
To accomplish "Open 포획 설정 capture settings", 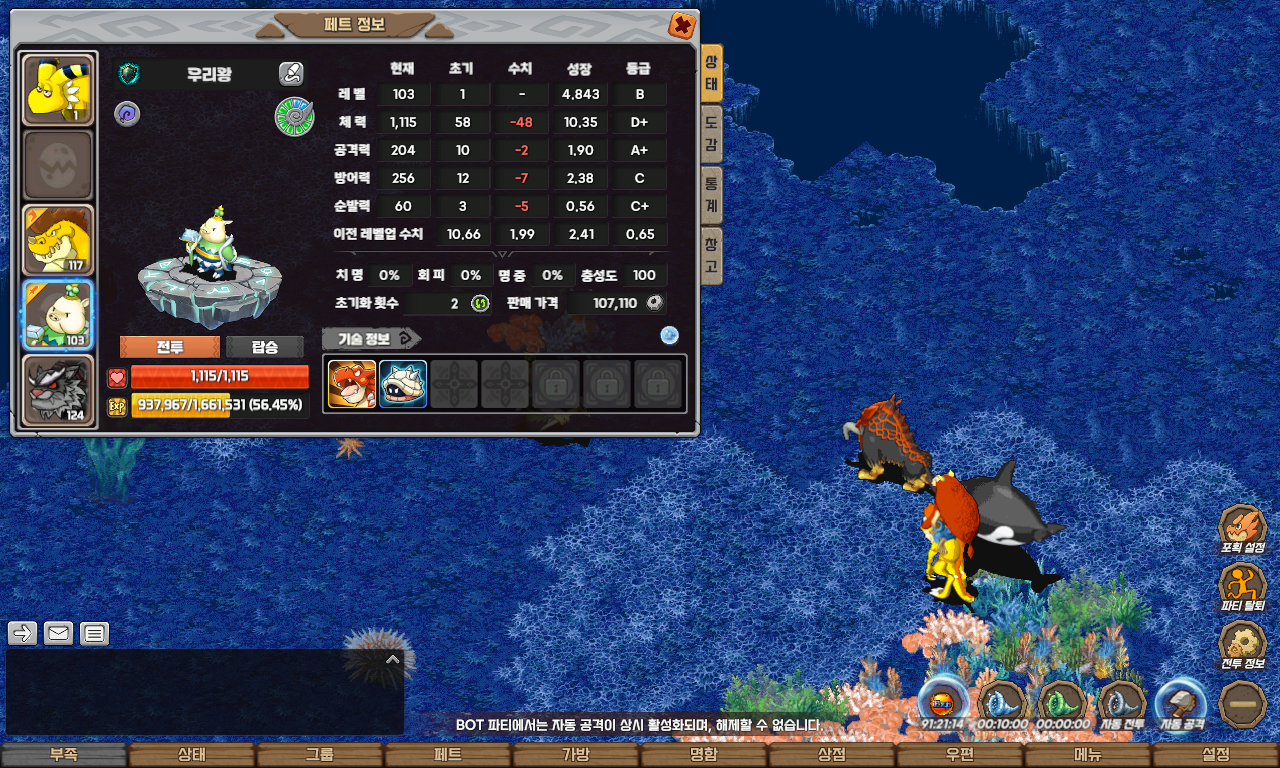I will tap(1243, 530).
